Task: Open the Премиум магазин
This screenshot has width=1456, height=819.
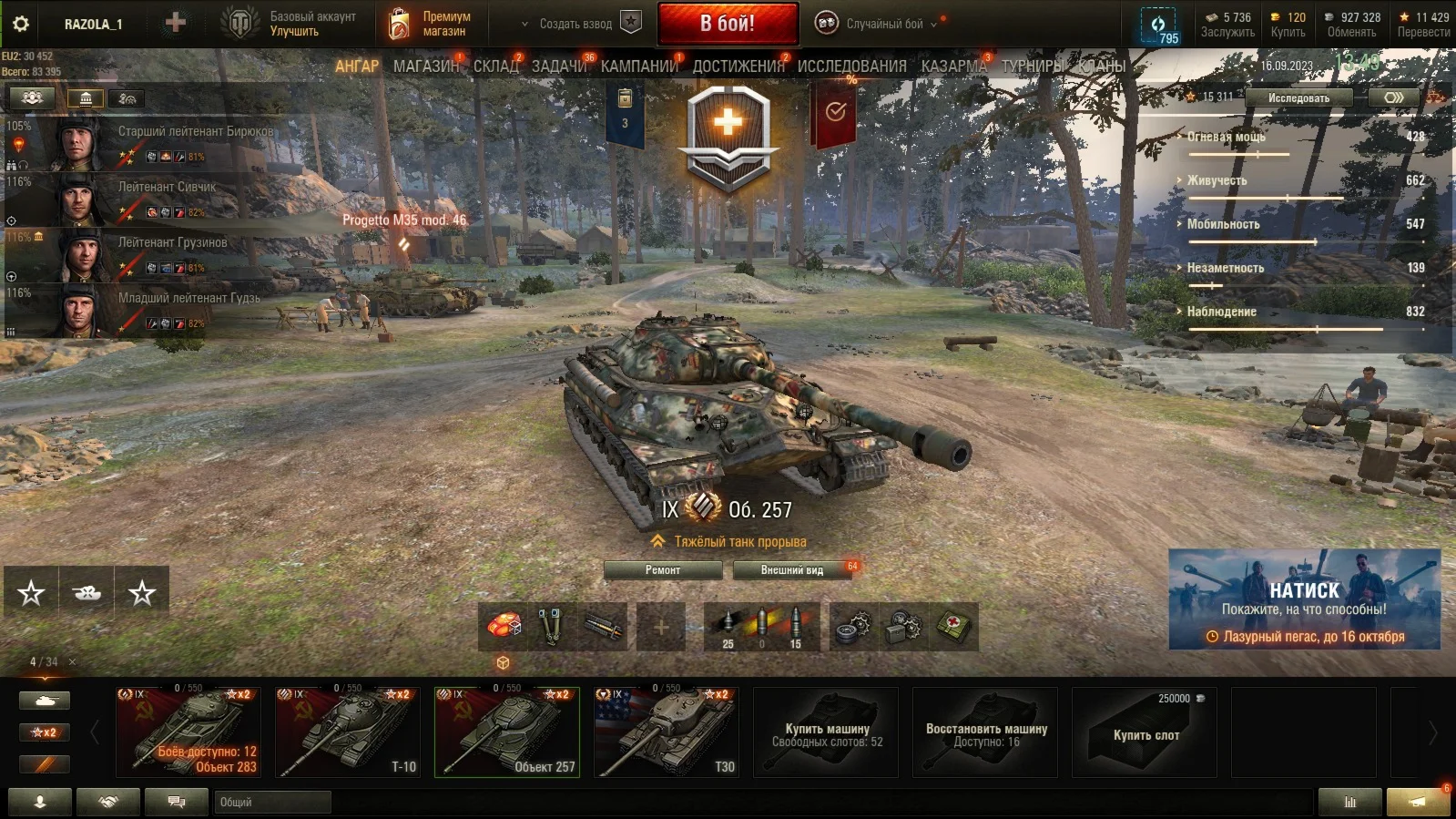Action: click(431, 24)
